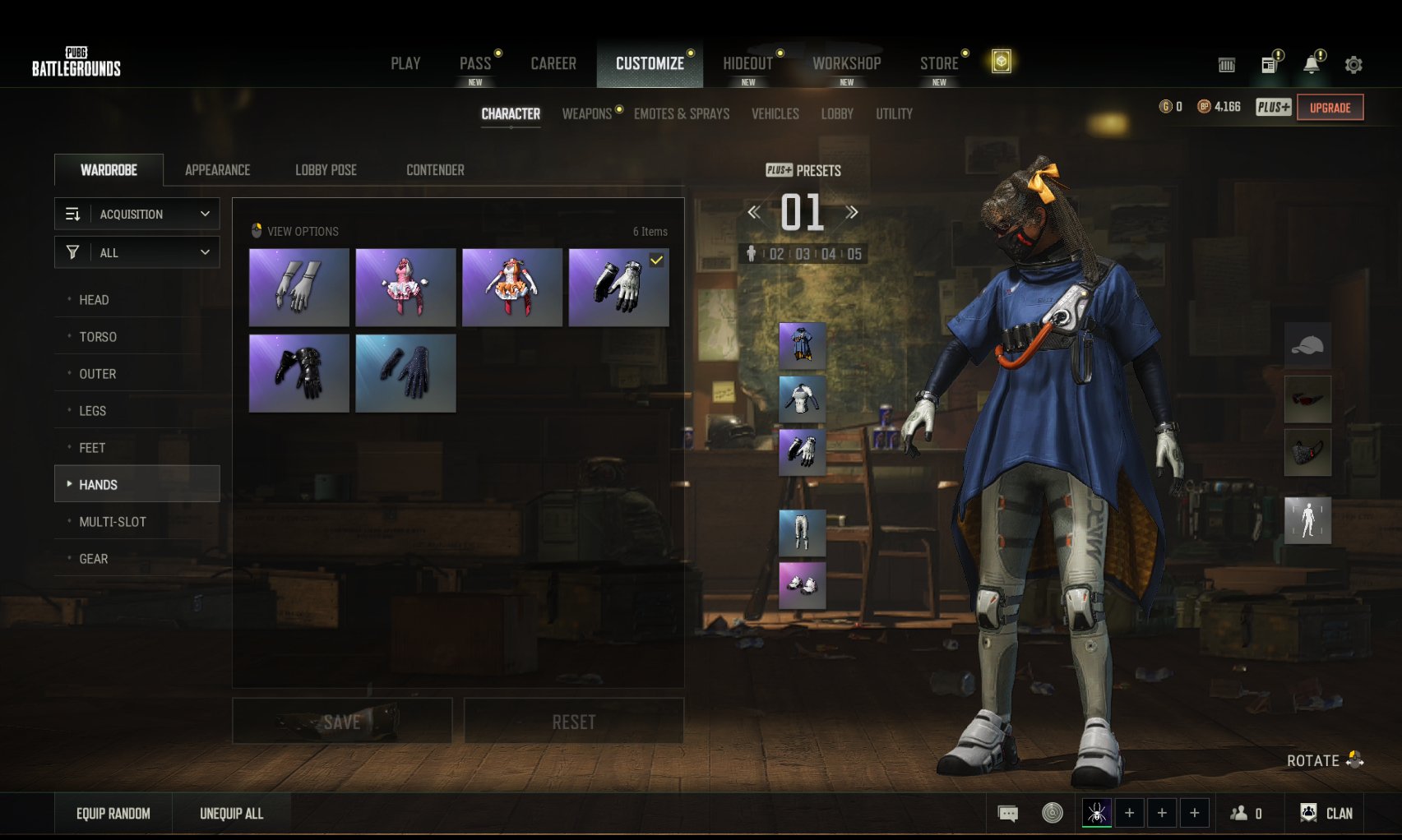This screenshot has height=840, width=1402.
Task: Open the ALL filter dropdown
Action: [137, 252]
